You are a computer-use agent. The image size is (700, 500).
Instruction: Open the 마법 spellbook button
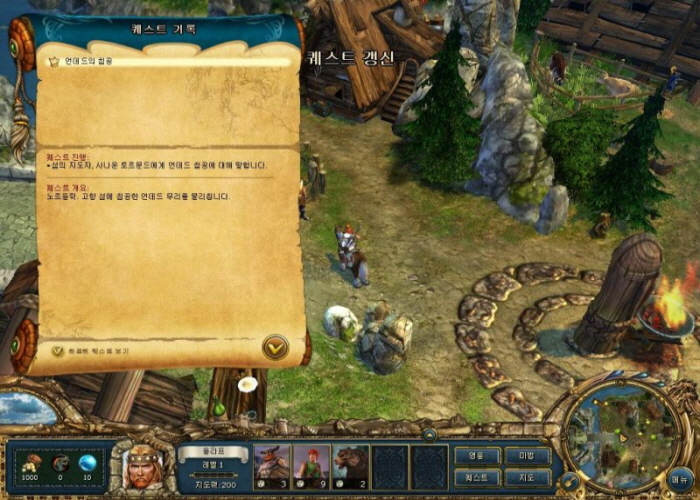pyautogui.click(x=527, y=455)
